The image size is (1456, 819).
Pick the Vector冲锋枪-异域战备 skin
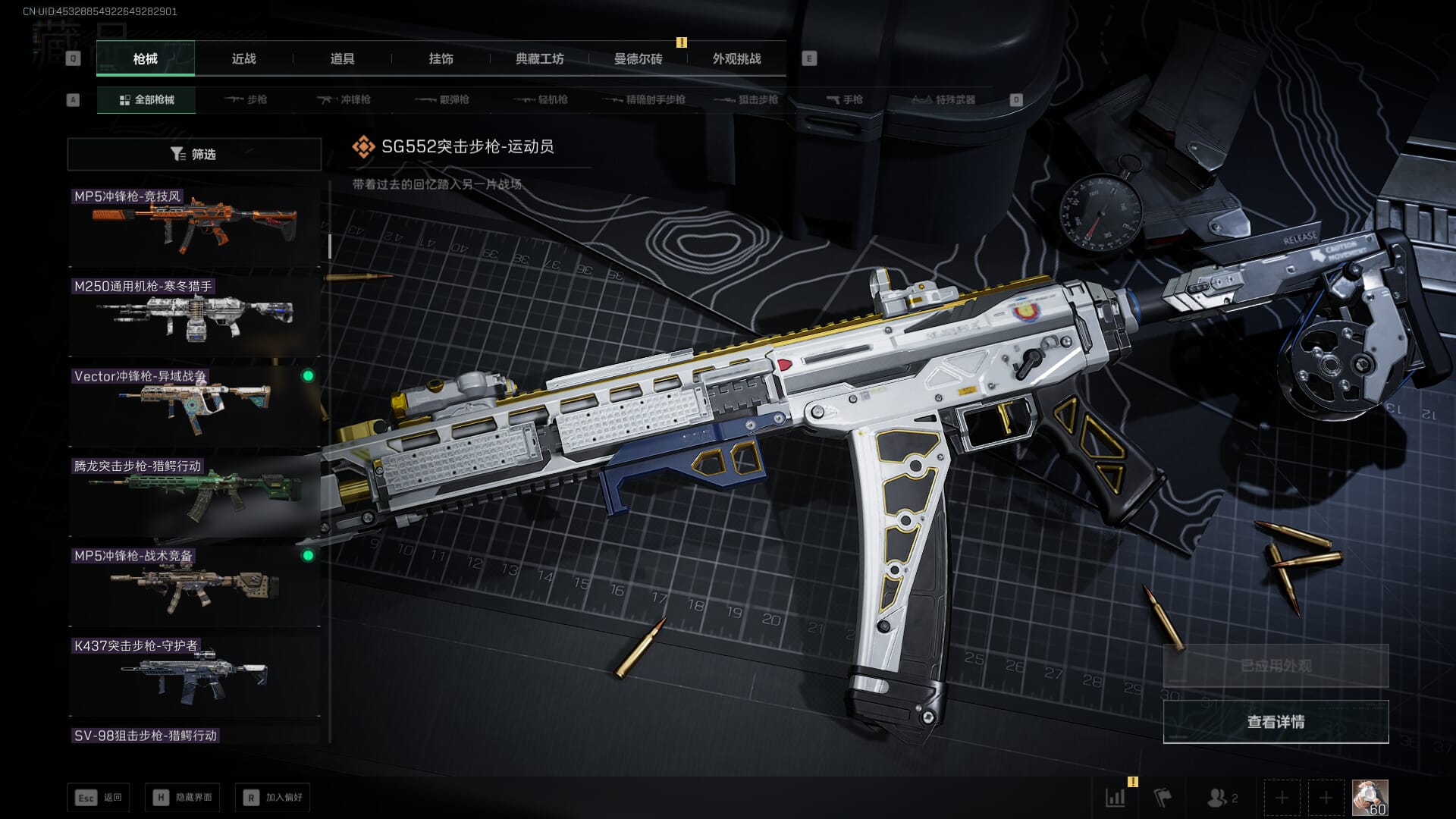pos(194,406)
